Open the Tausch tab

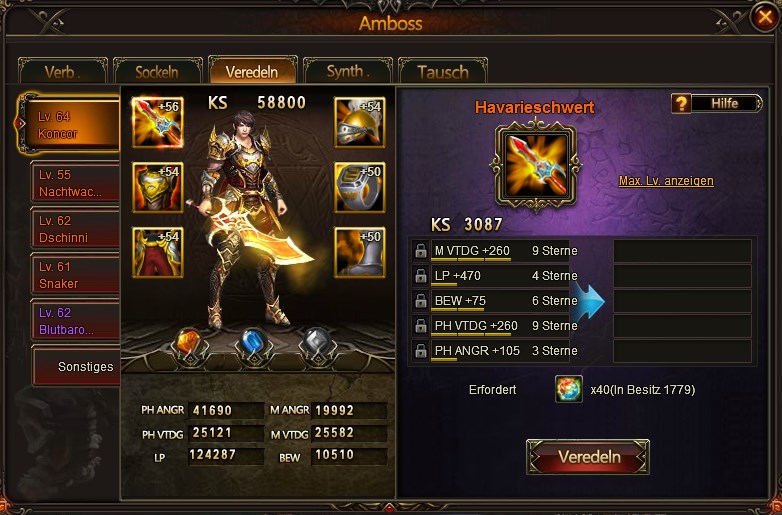(x=442, y=72)
